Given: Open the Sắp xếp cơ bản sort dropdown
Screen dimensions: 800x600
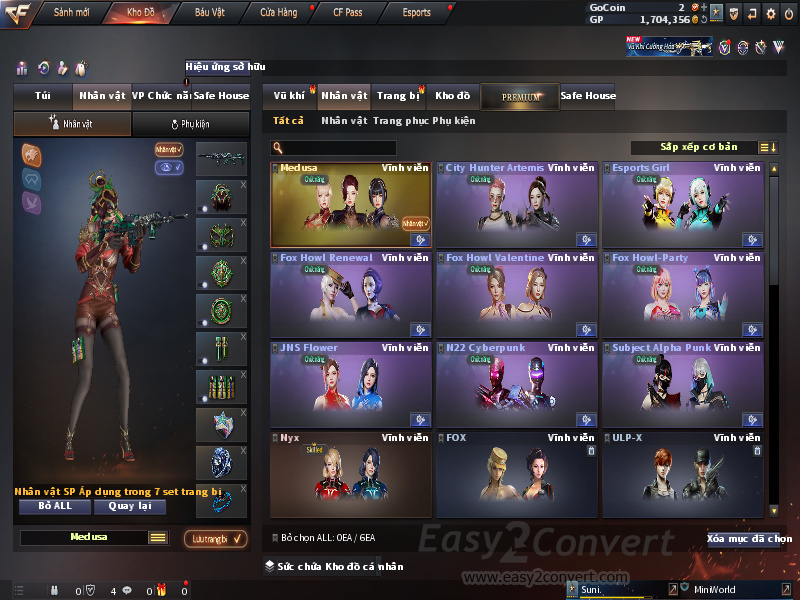Looking at the screenshot, I should point(698,147).
